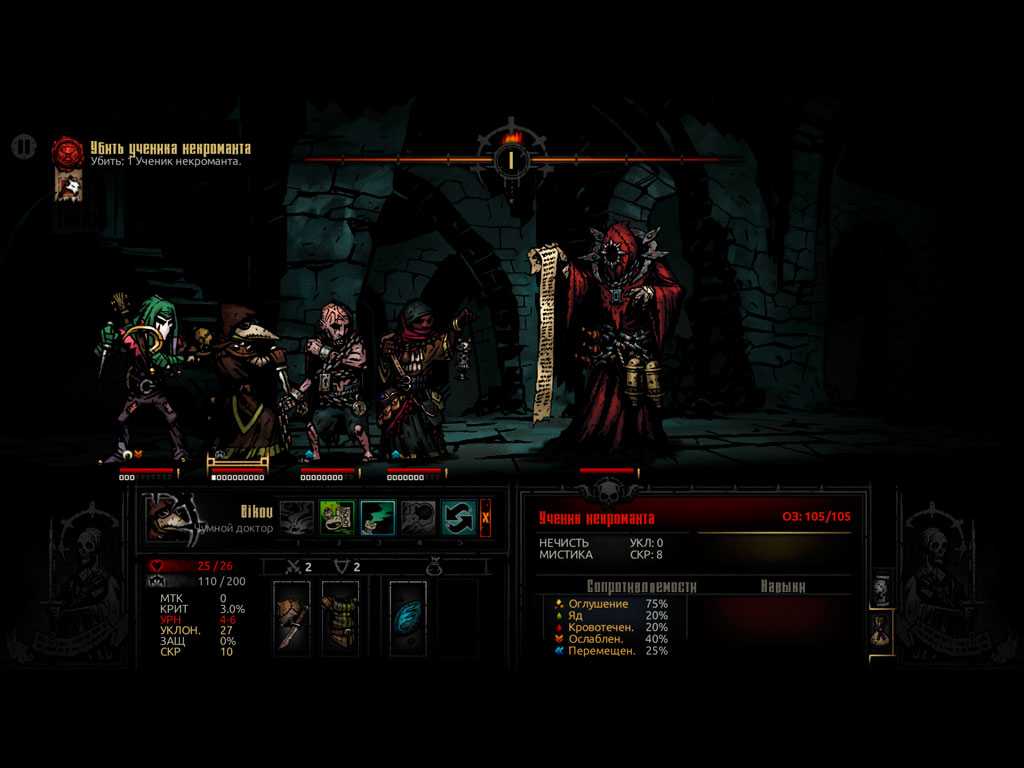Switch to the map scroll tab
1024x768 pixels.
(x=881, y=591)
